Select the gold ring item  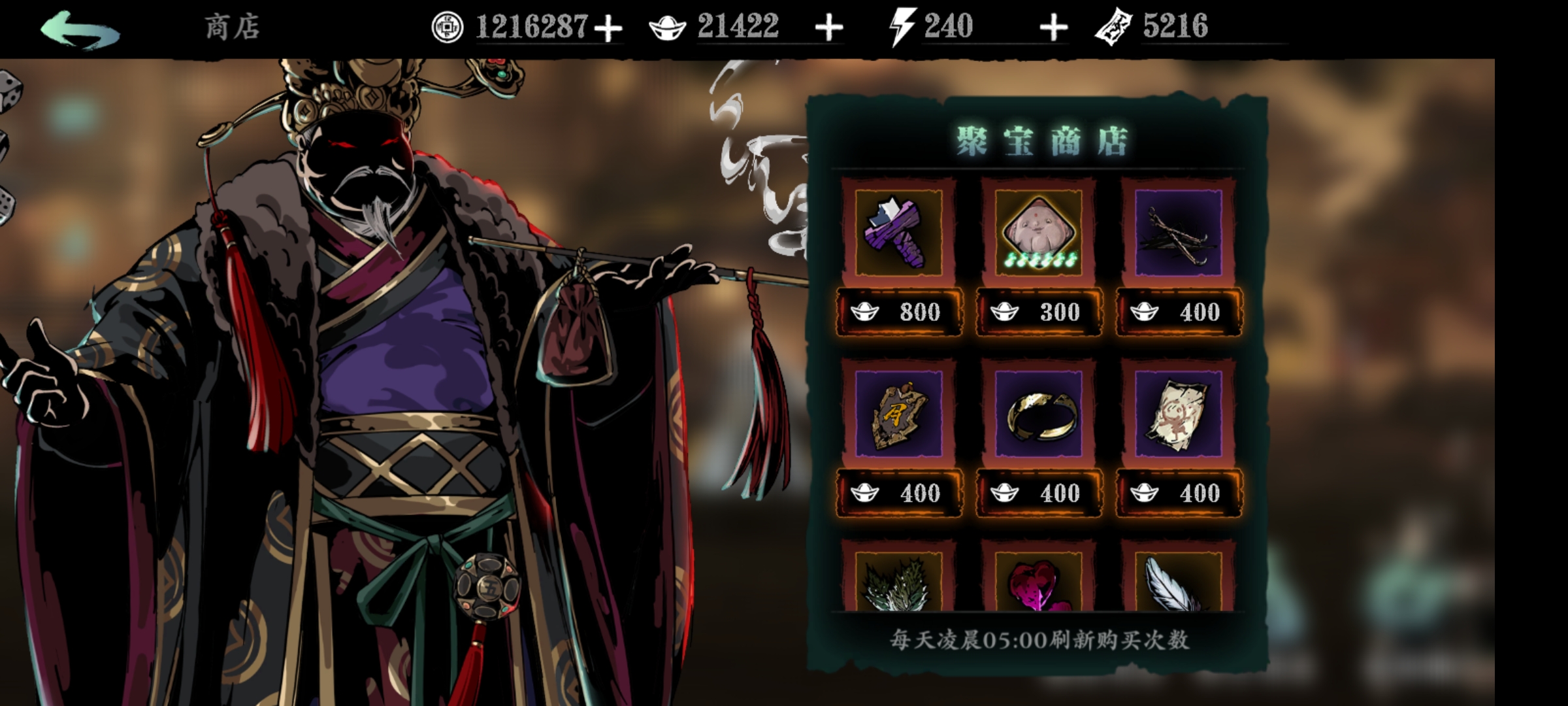click(1038, 414)
